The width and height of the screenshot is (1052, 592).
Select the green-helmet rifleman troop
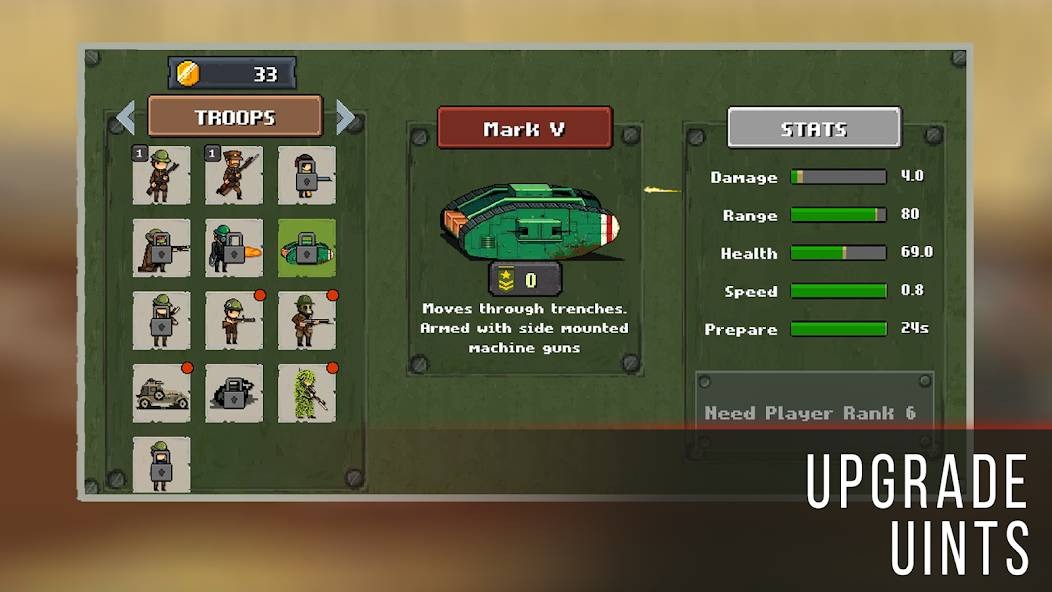coord(161,175)
